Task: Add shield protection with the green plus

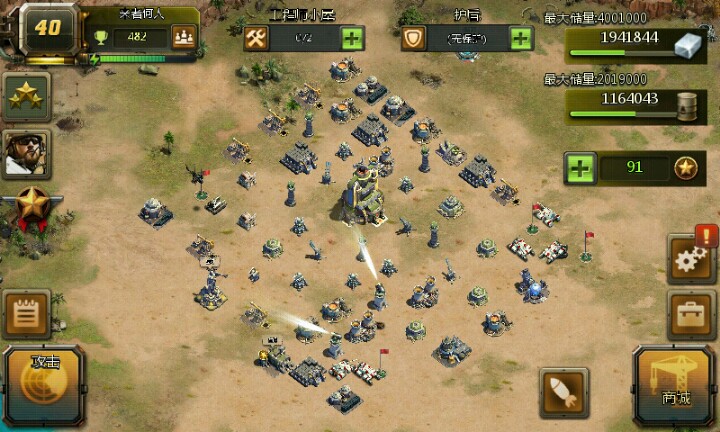Action: pos(521,39)
